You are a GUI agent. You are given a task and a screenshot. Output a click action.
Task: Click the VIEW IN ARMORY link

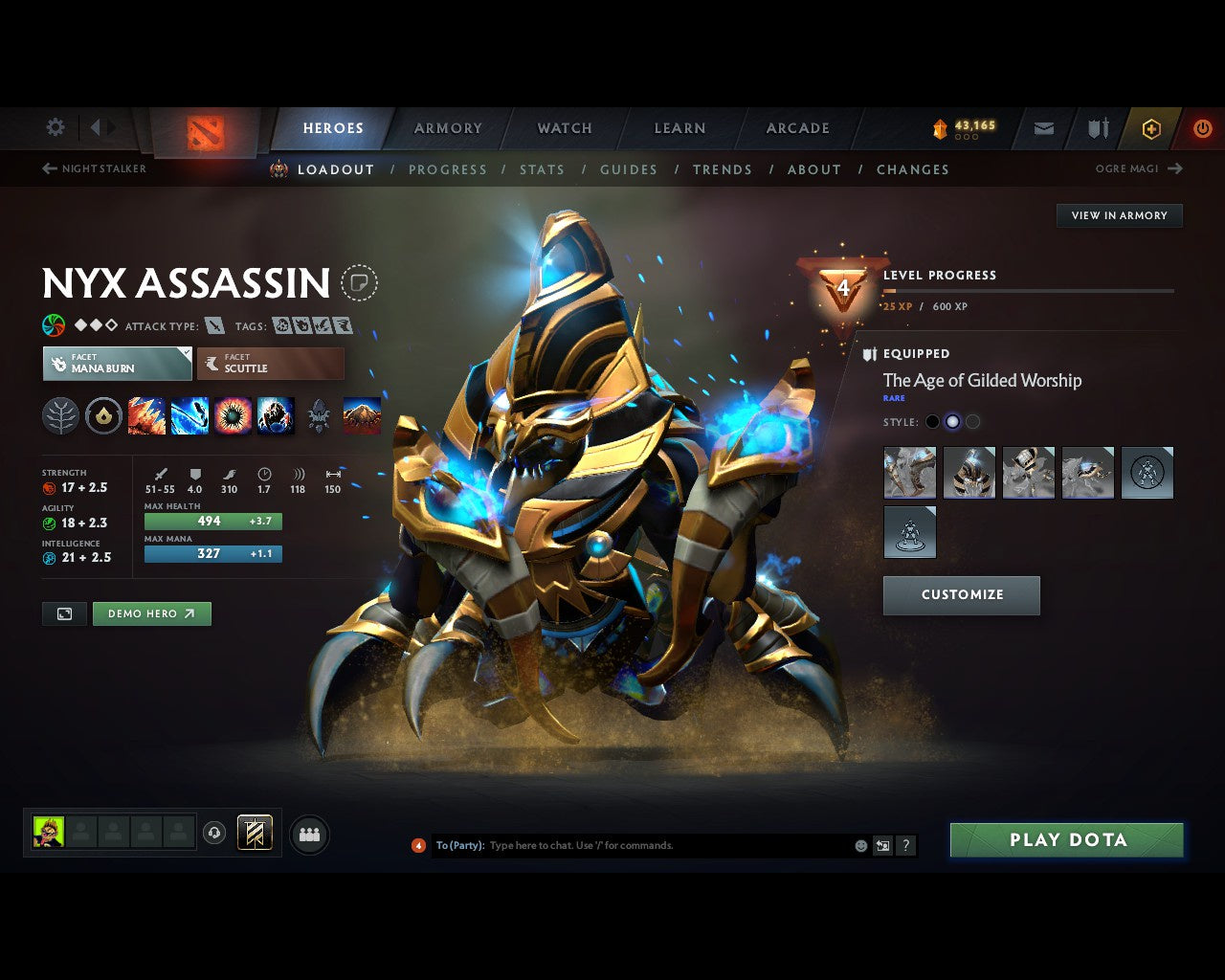[1119, 215]
